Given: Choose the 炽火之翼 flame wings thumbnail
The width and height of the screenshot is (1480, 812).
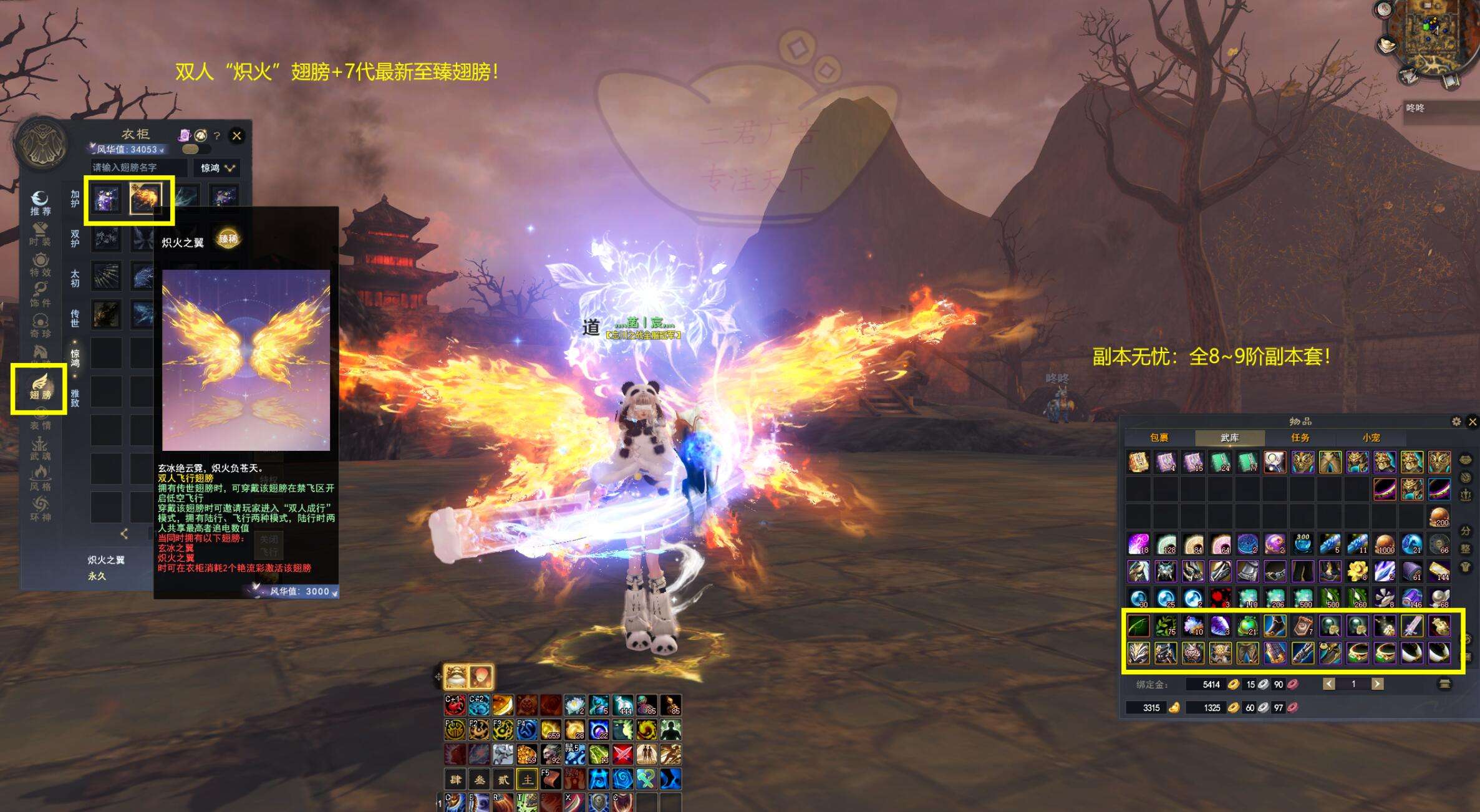Looking at the screenshot, I should tap(145, 198).
